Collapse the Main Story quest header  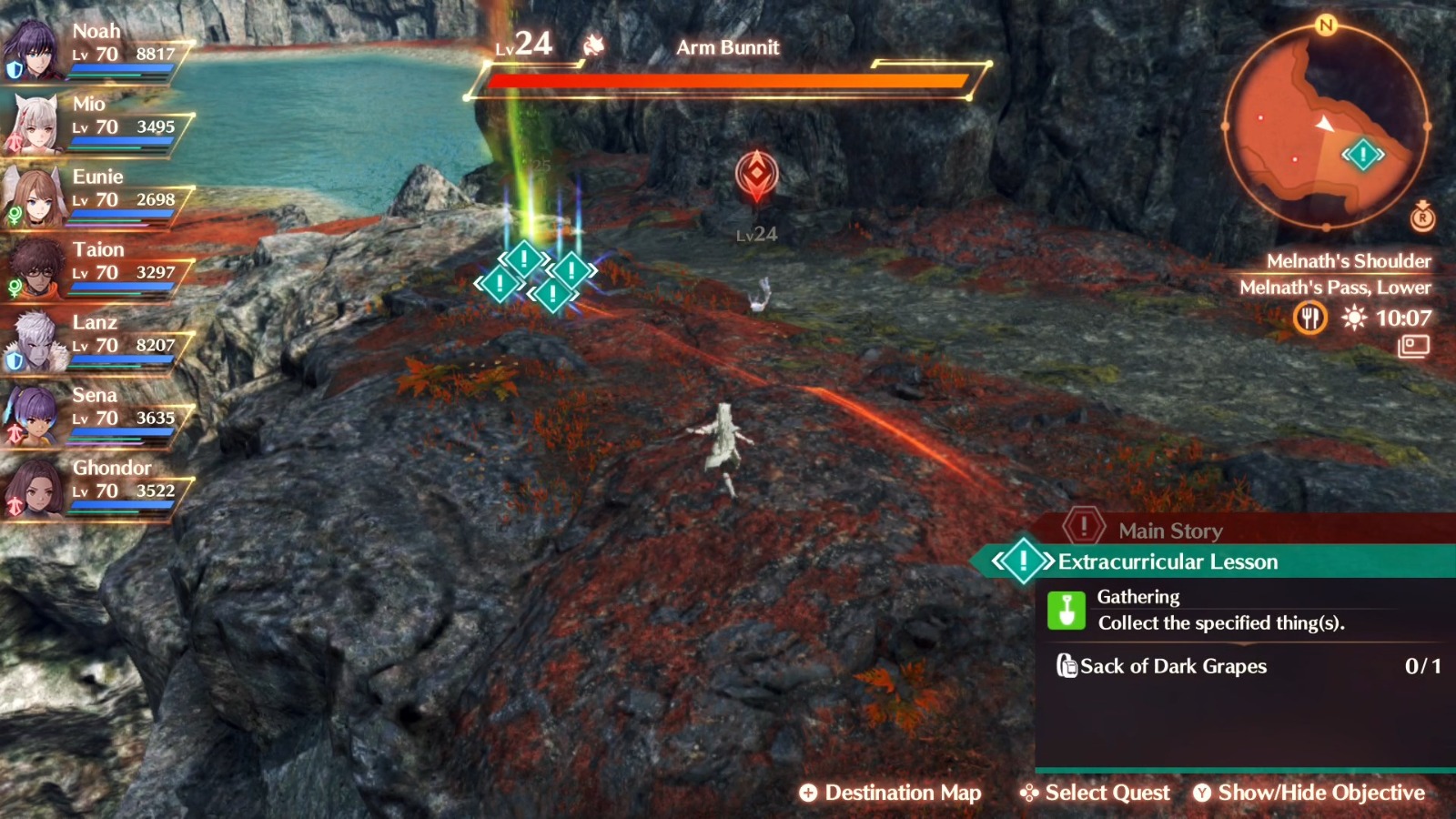tap(1168, 531)
